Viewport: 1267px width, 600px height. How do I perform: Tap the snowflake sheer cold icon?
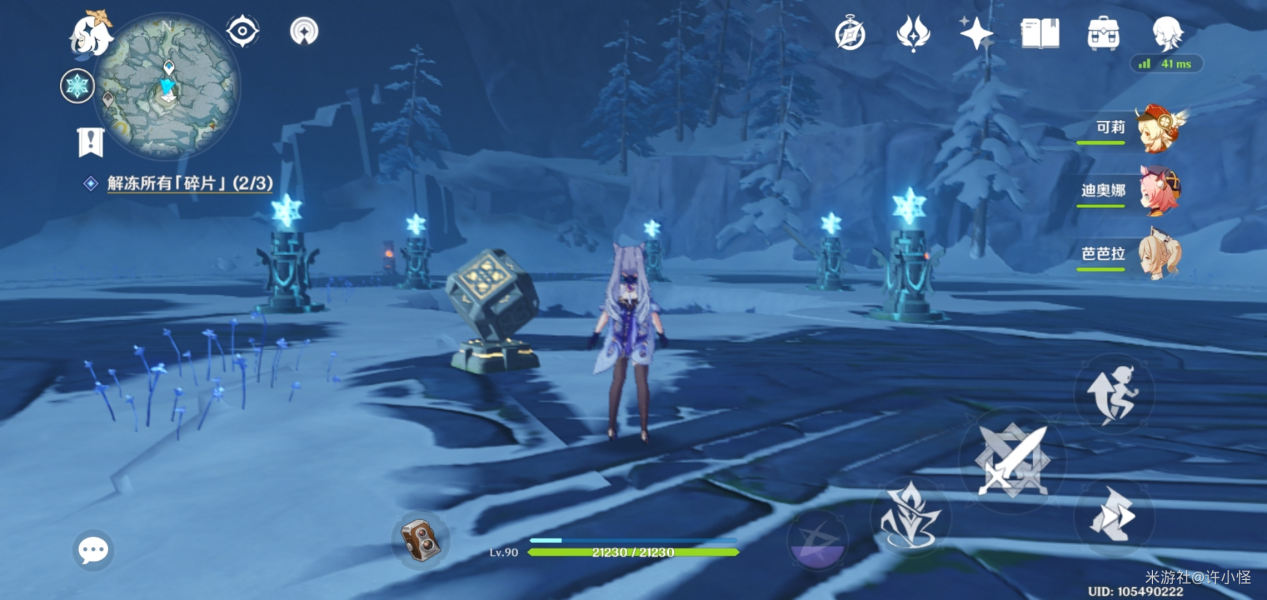77,86
